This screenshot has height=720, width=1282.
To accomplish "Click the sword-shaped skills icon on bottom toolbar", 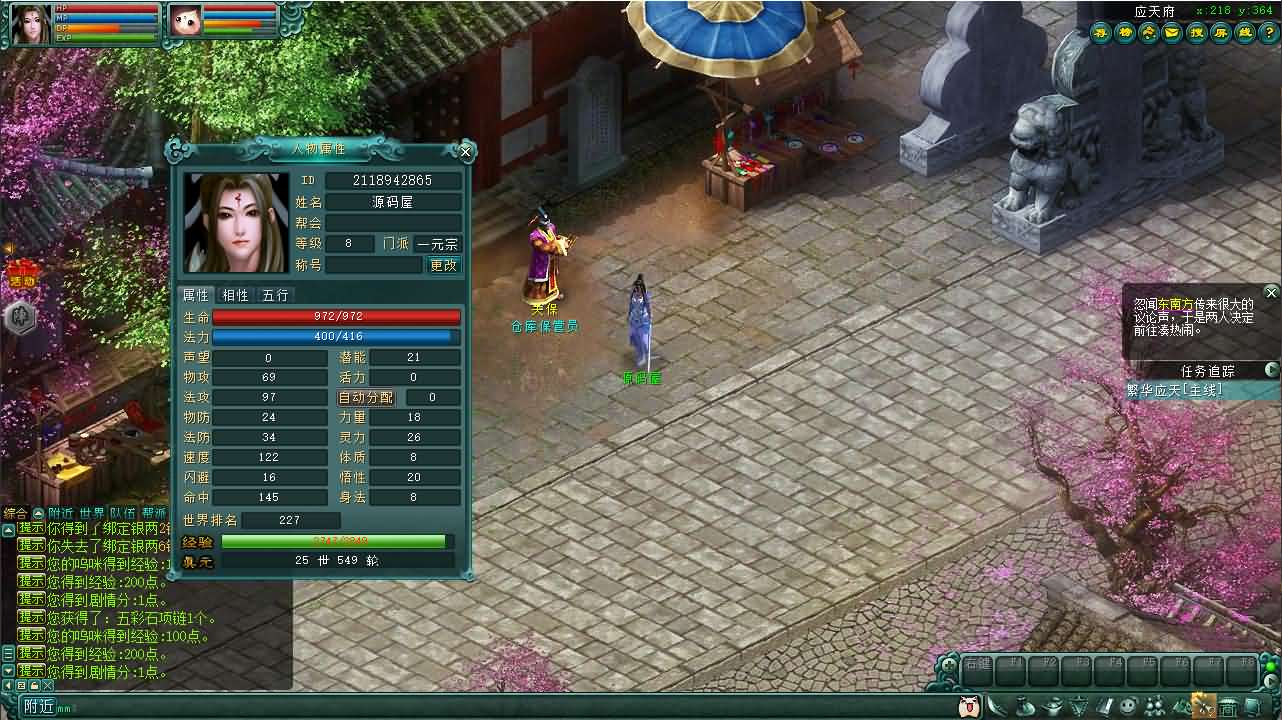I will [x=998, y=705].
